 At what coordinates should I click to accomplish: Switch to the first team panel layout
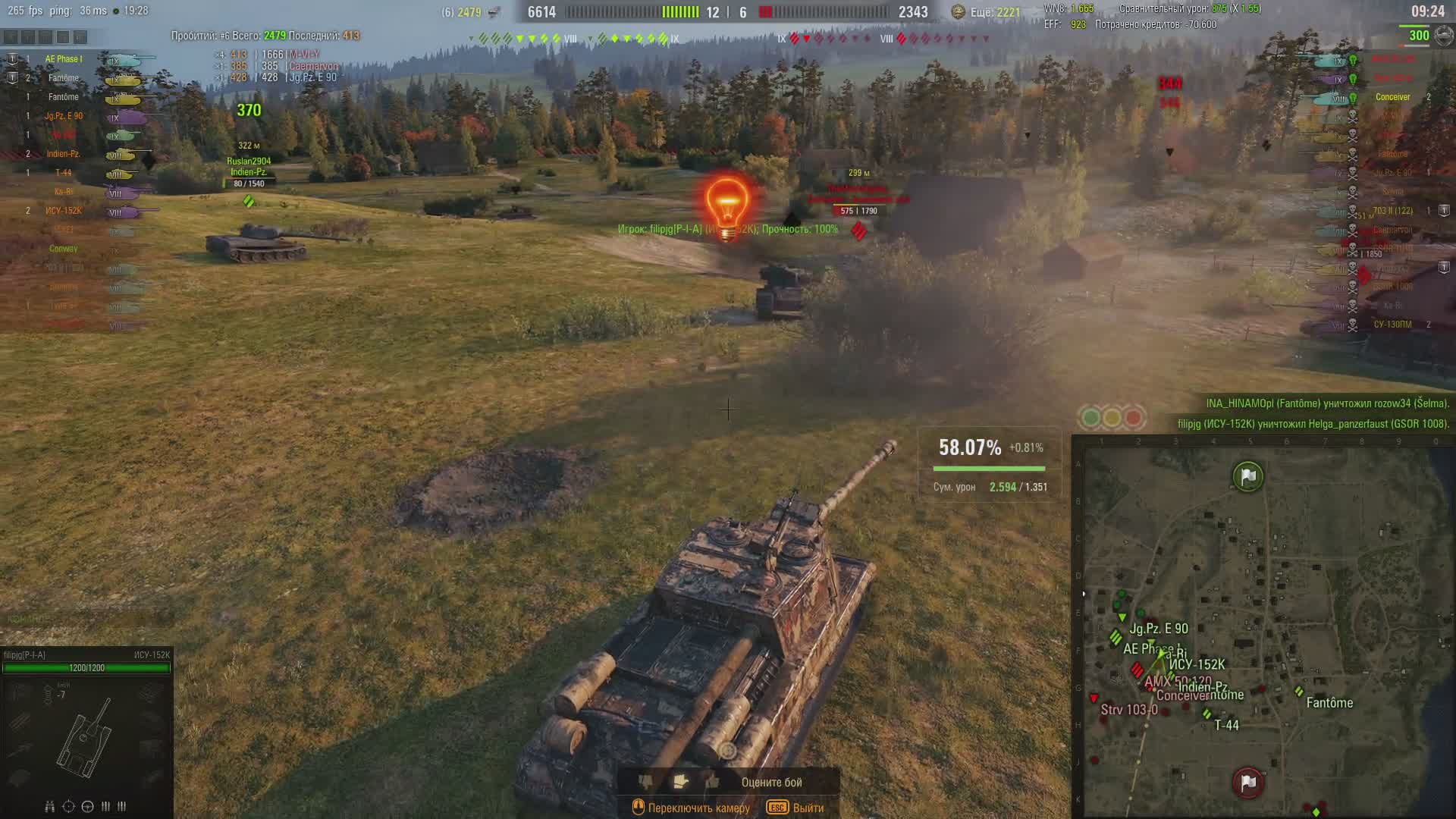(11, 36)
